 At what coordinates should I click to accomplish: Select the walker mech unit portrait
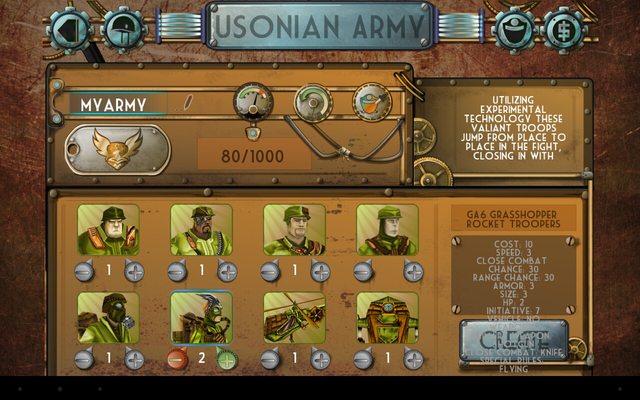point(387,318)
